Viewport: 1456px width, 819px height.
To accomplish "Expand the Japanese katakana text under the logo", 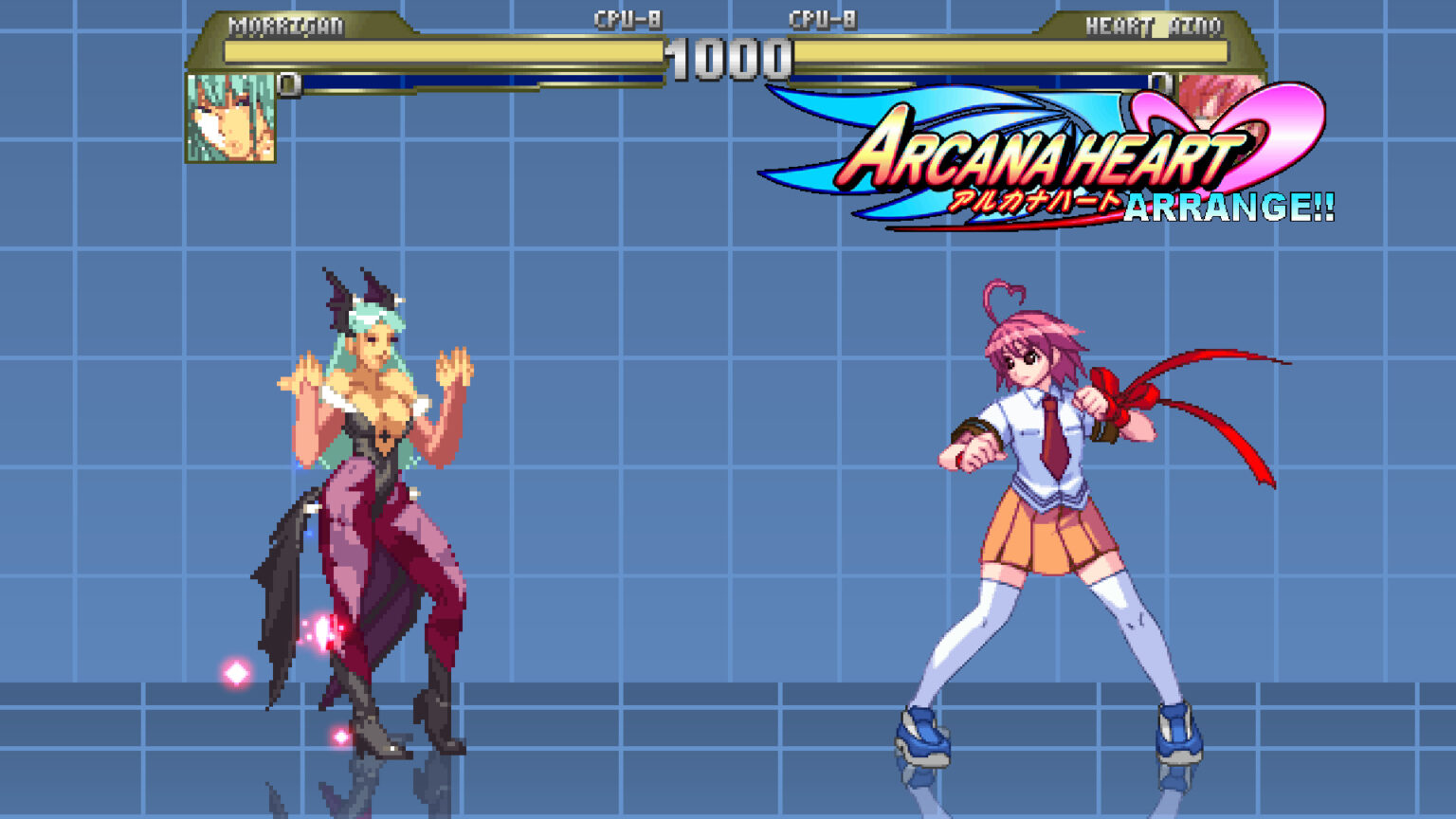I will click(x=1033, y=201).
